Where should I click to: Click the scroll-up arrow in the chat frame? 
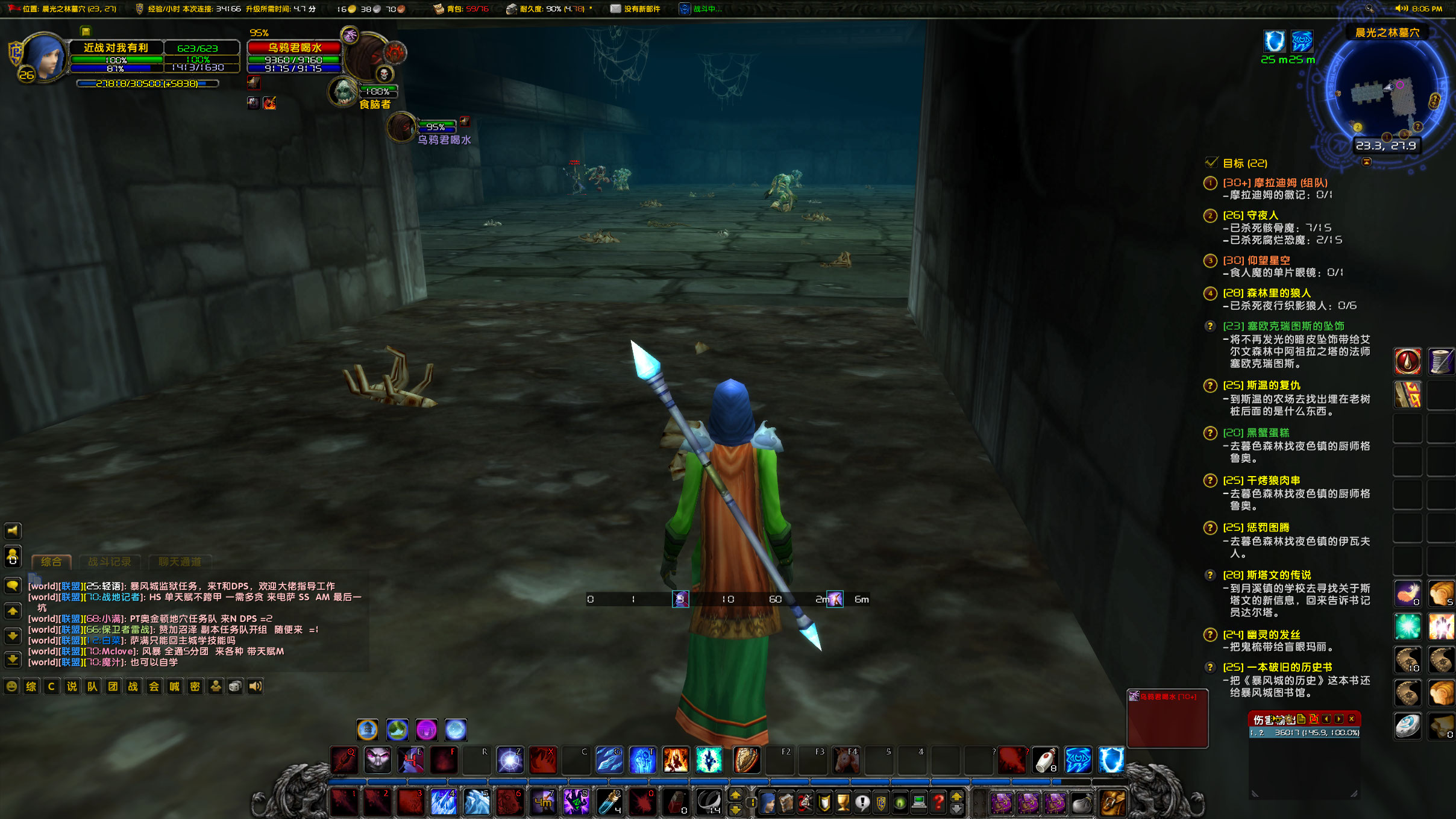pos(14,611)
